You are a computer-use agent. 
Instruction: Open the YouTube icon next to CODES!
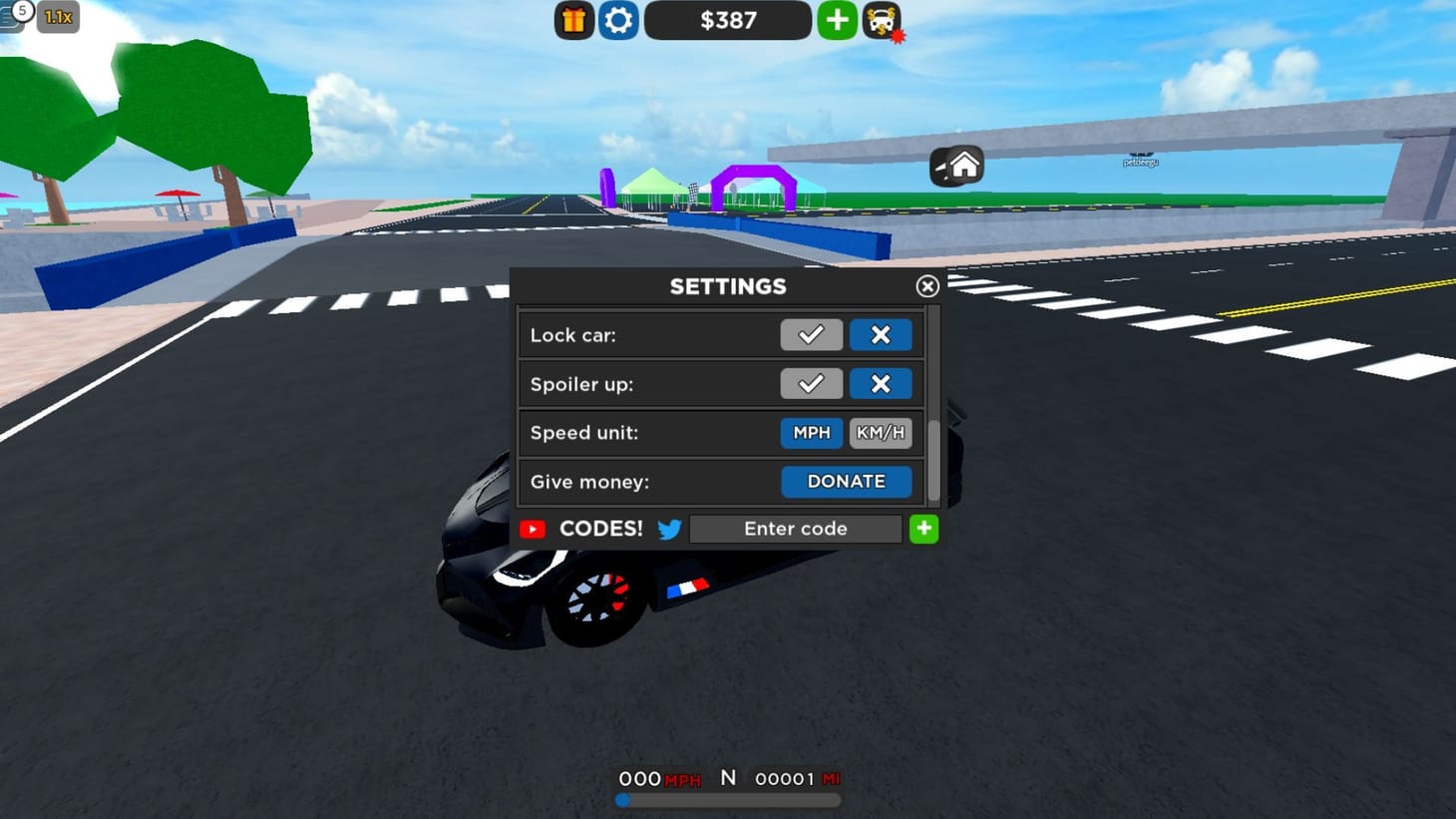[533, 529]
